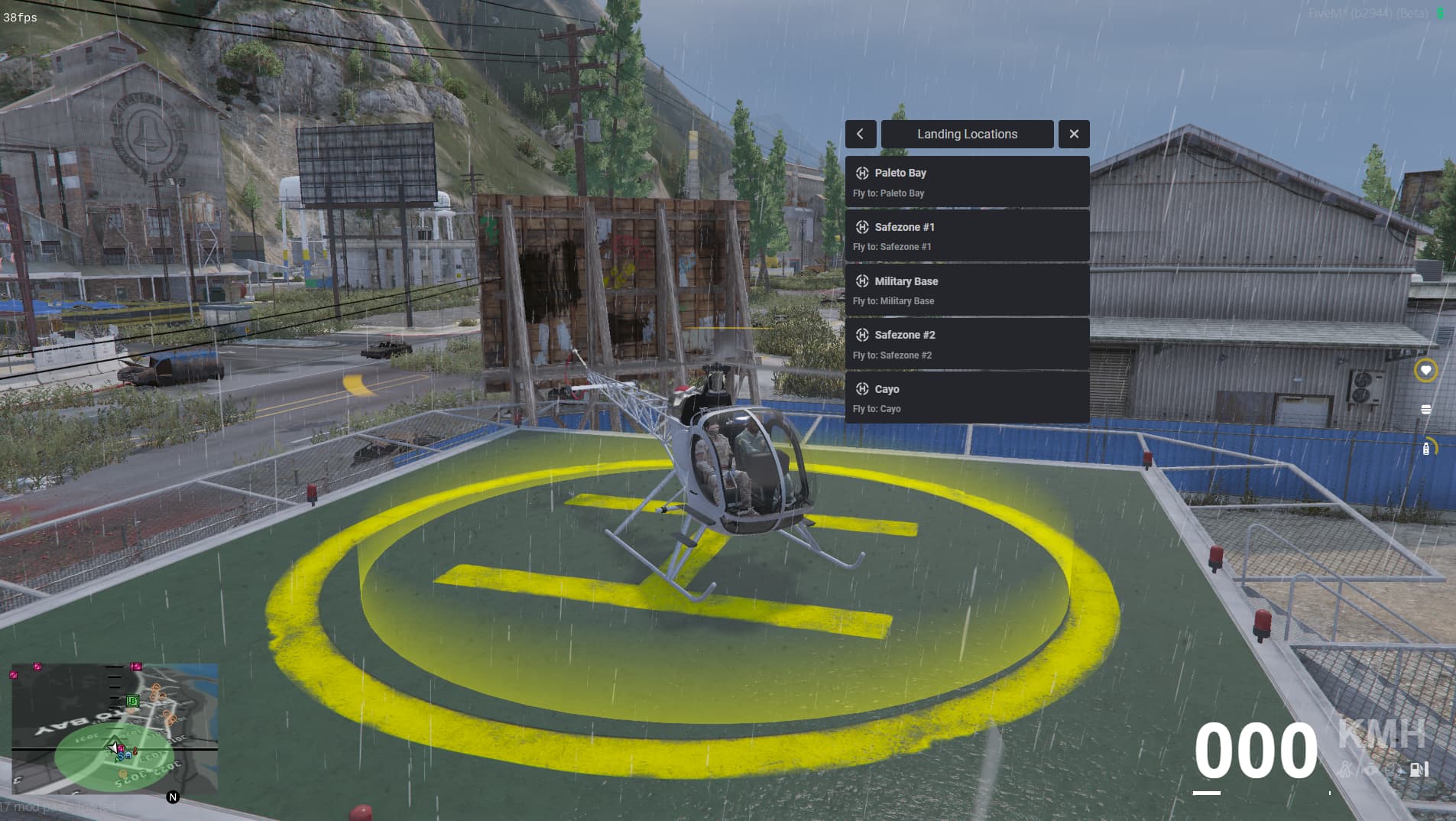Close the Landing Locations panel

pyautogui.click(x=1075, y=134)
